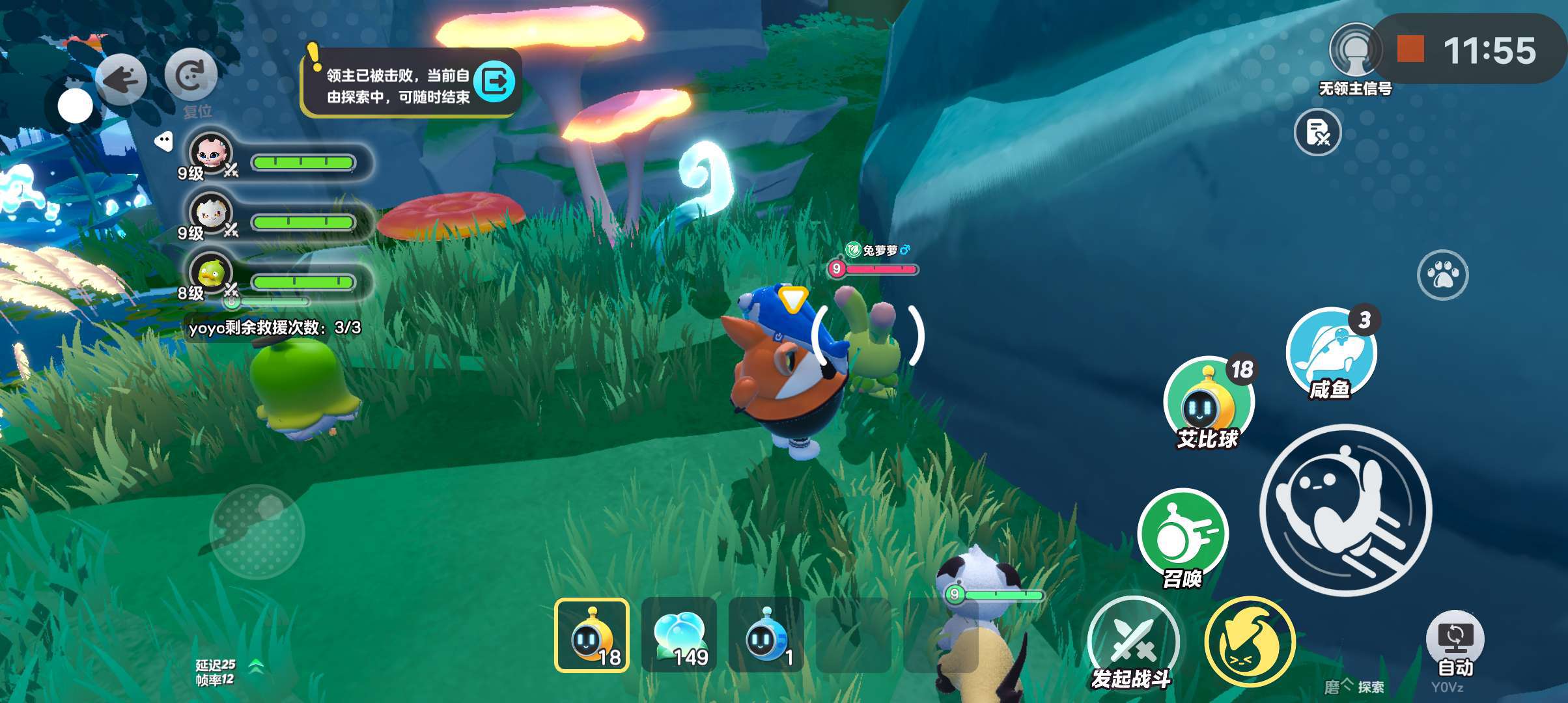Viewport: 1568px width, 703px height.
Task: Exit exploration via the cyan exit icon
Action: (494, 81)
